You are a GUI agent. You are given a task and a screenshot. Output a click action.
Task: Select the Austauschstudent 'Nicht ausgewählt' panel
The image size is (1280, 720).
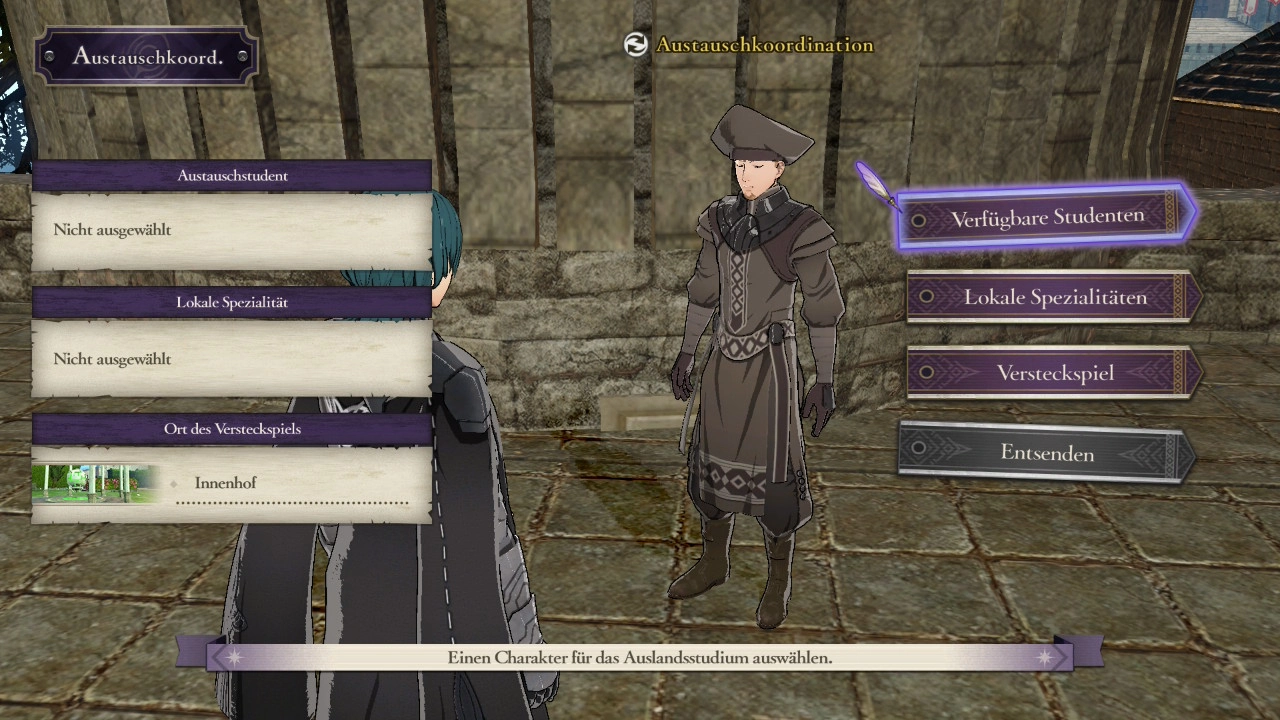(232, 231)
